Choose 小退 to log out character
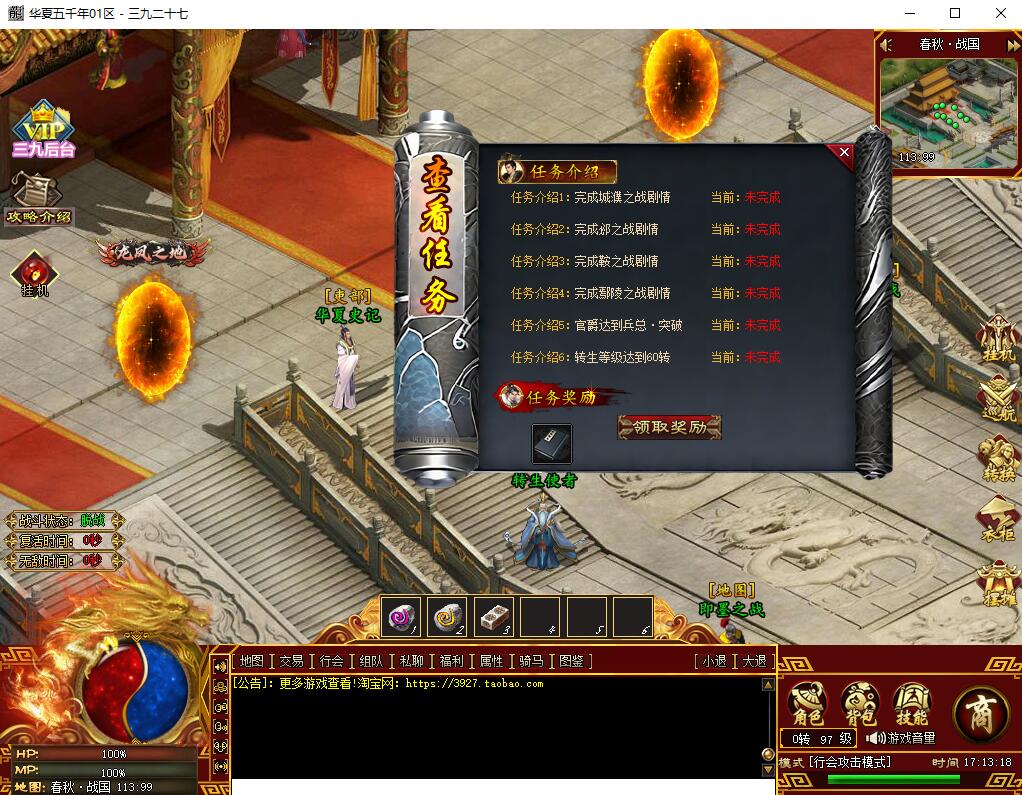1022x795 pixels. (714, 661)
